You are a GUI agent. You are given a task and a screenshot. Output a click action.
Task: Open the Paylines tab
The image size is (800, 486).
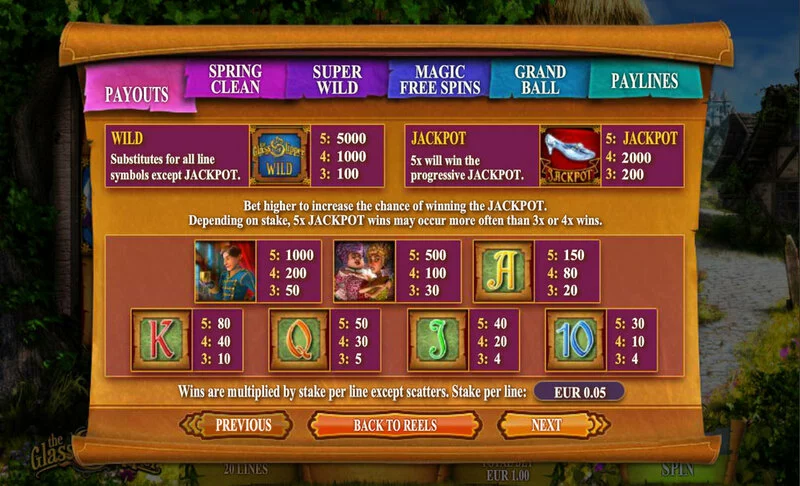644,81
